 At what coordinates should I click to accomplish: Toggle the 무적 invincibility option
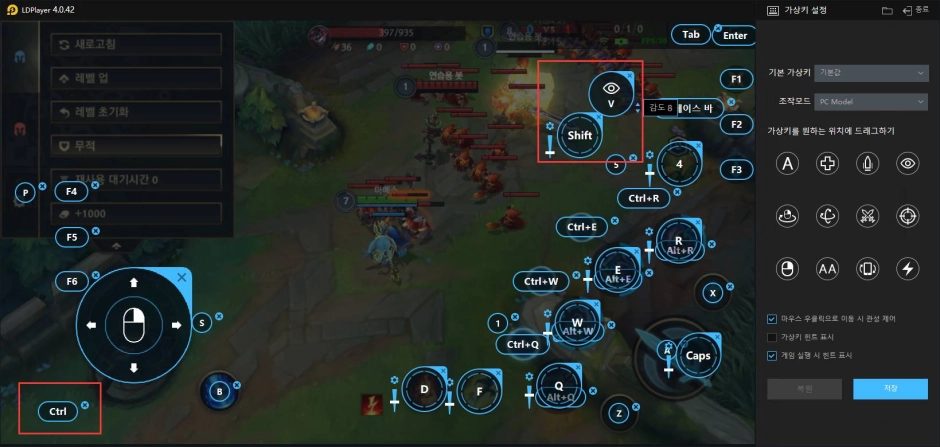[136, 145]
